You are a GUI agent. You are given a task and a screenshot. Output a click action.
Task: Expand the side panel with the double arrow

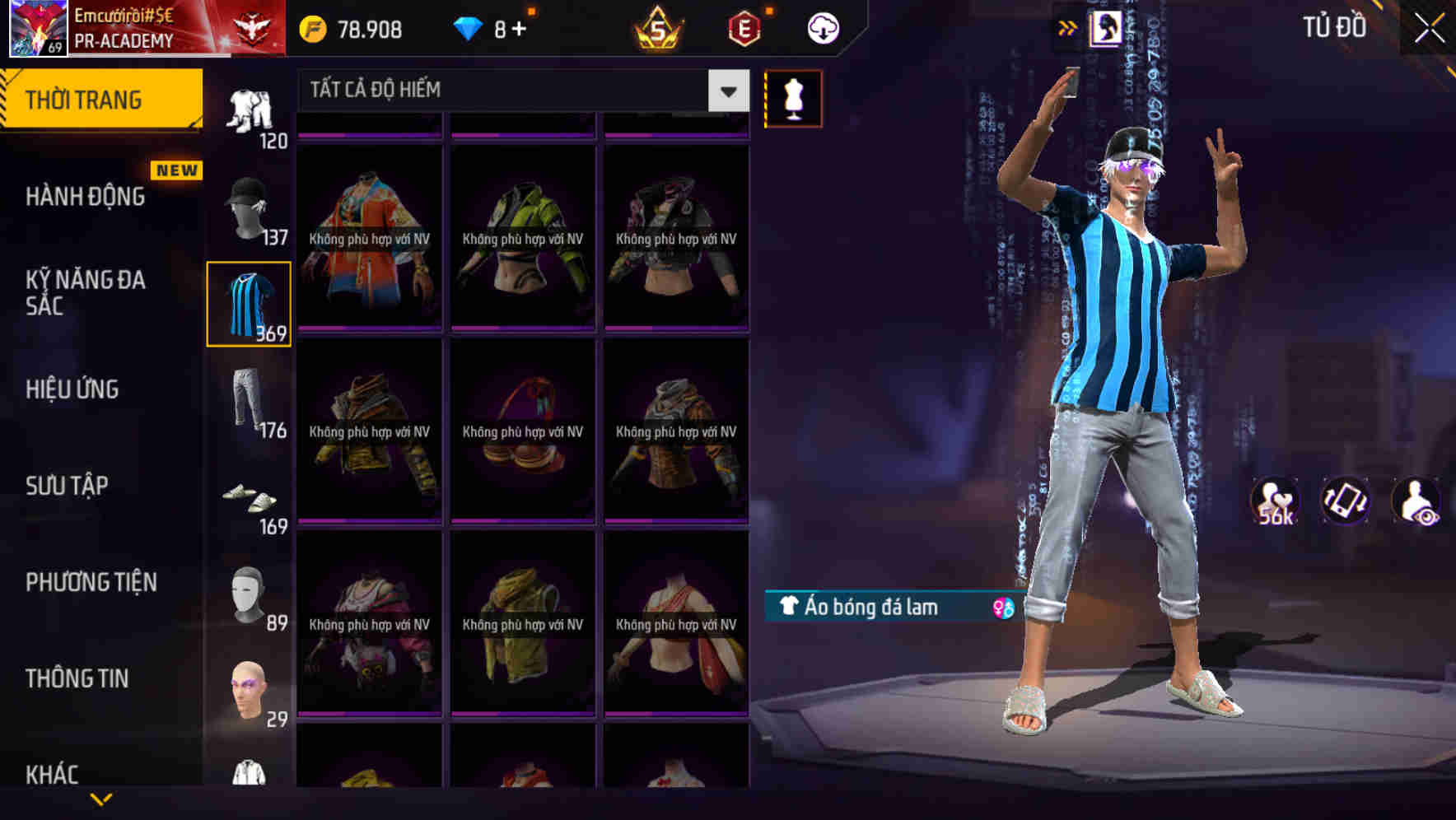coord(1068,27)
